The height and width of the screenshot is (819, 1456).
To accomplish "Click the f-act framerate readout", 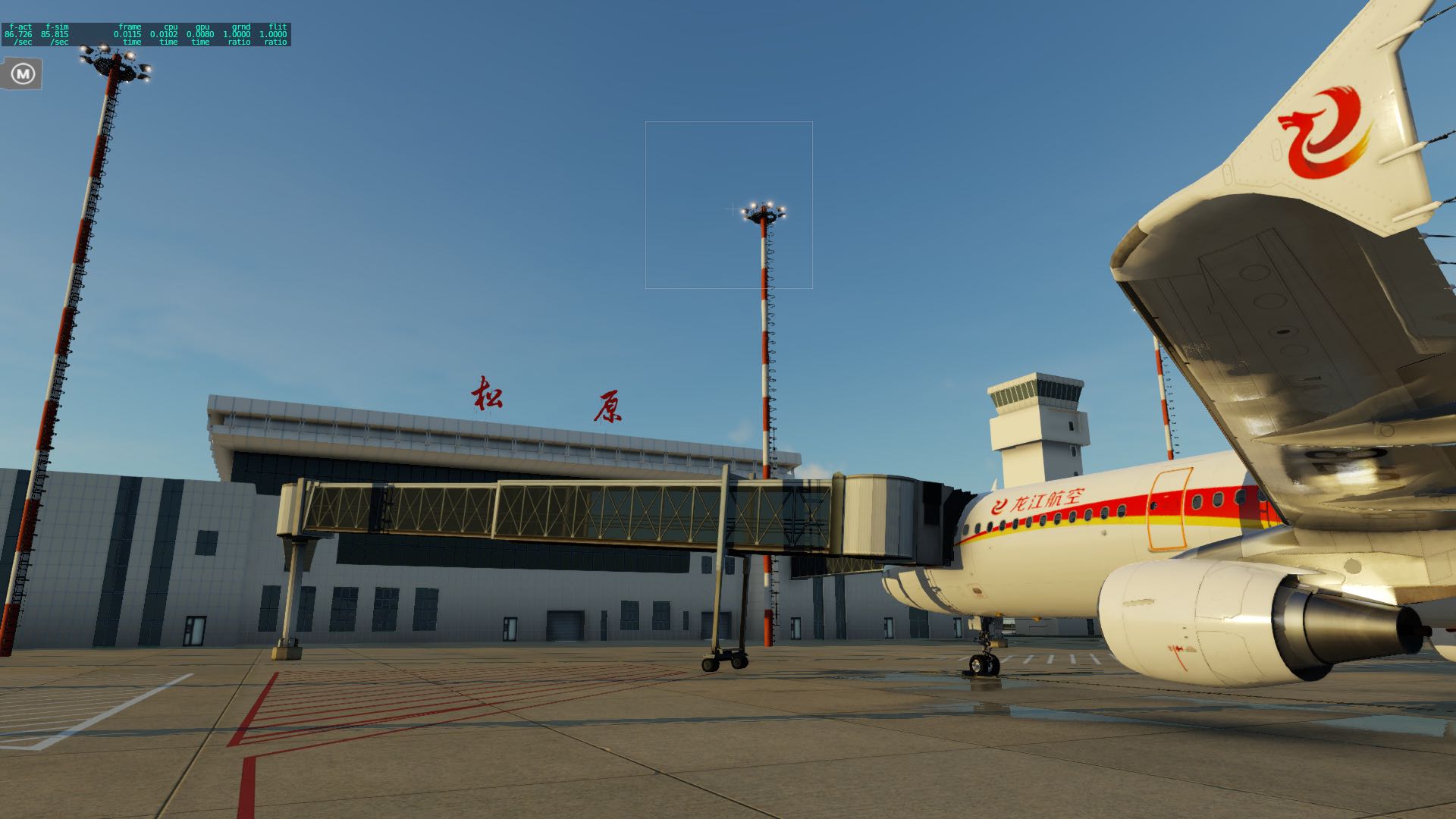I will [17, 33].
